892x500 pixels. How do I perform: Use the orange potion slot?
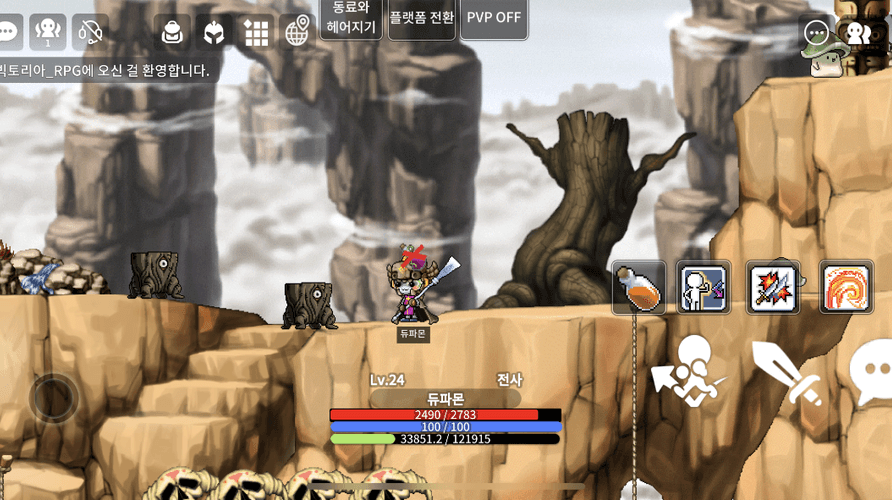(639, 288)
